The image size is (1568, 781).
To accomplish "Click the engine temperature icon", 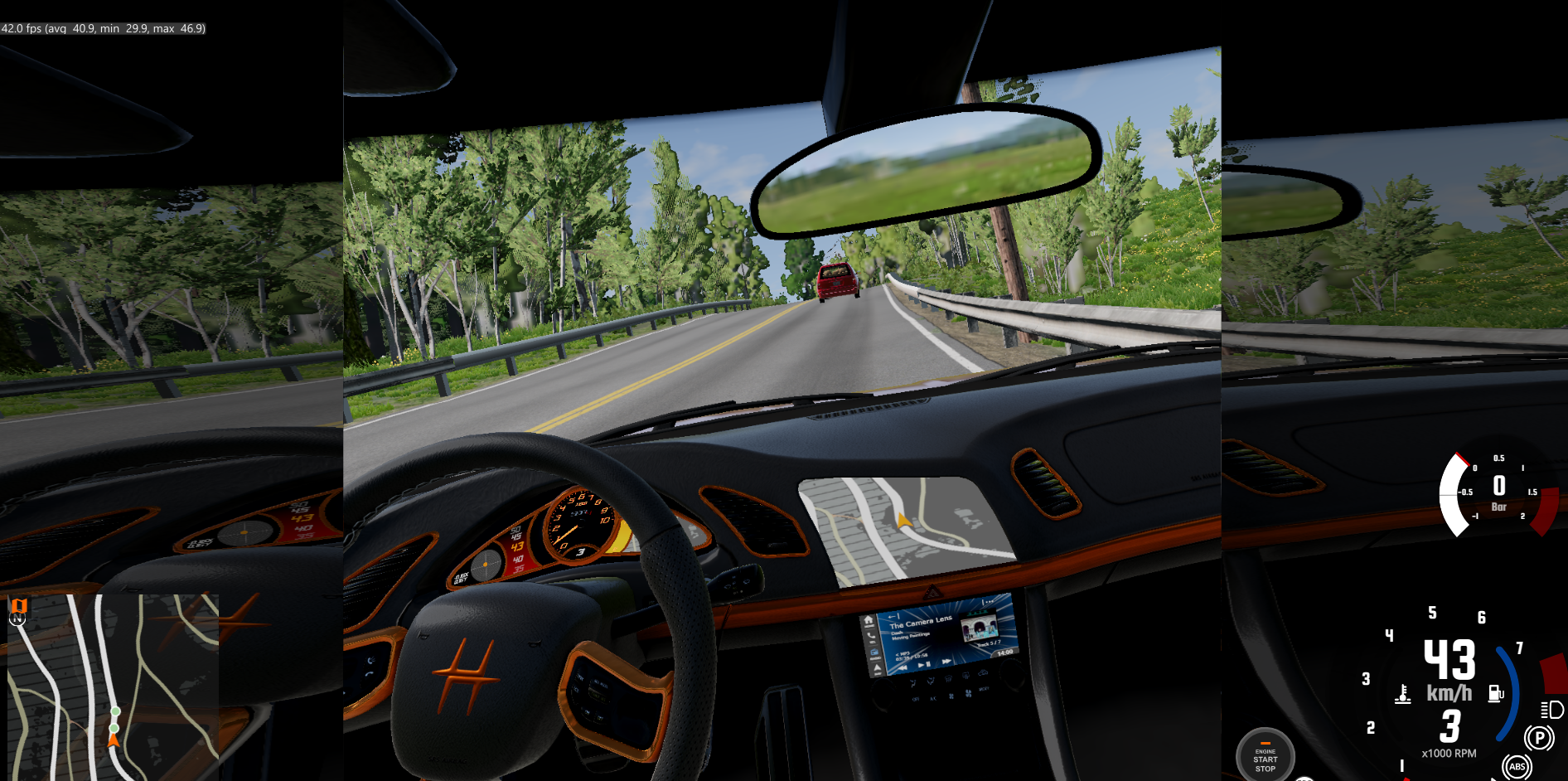I will [x=1403, y=694].
